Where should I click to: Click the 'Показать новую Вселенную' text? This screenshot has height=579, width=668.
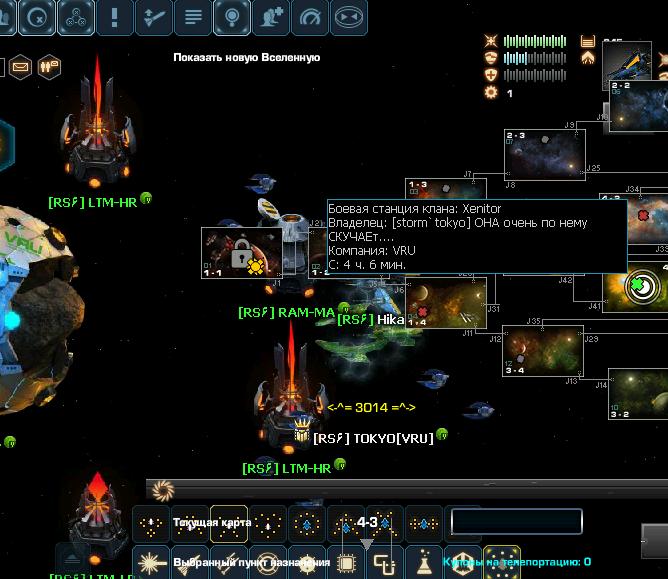(x=246, y=58)
